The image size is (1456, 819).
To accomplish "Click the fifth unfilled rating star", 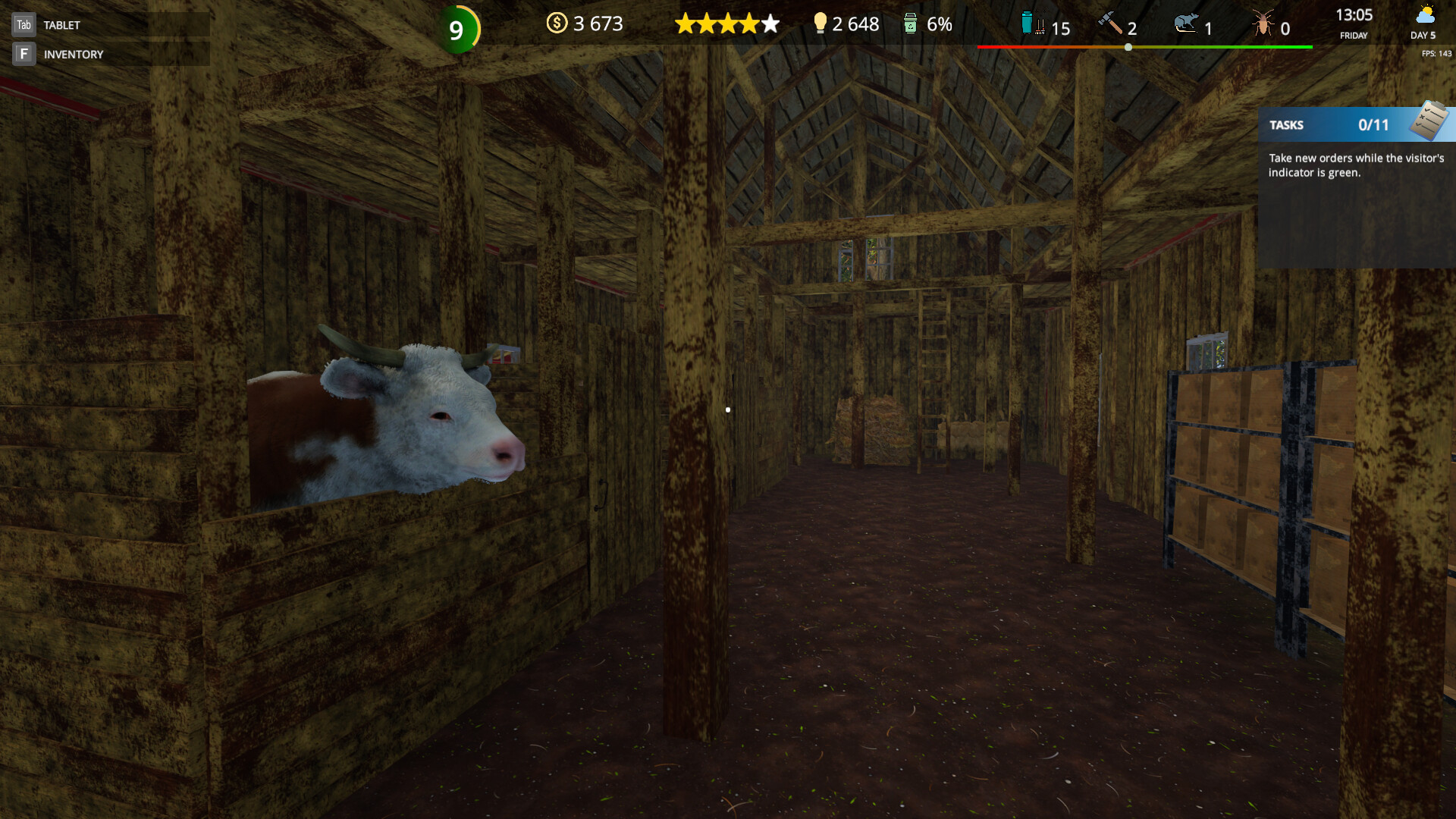I will click(x=768, y=24).
